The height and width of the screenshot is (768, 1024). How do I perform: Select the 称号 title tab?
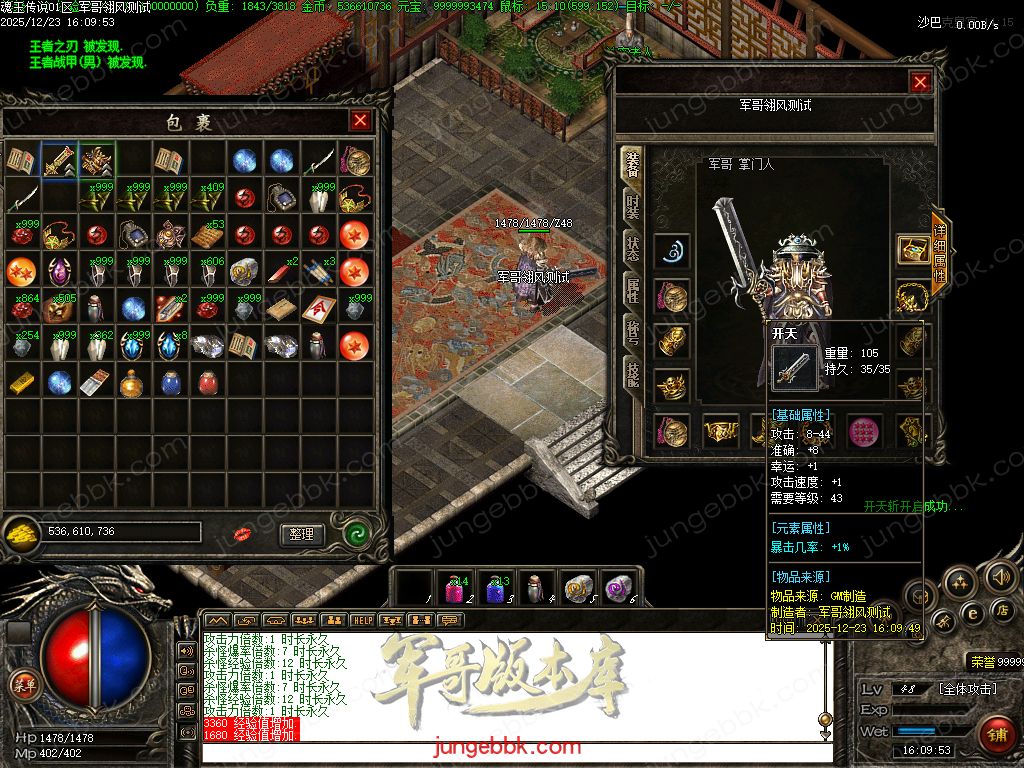tap(632, 334)
